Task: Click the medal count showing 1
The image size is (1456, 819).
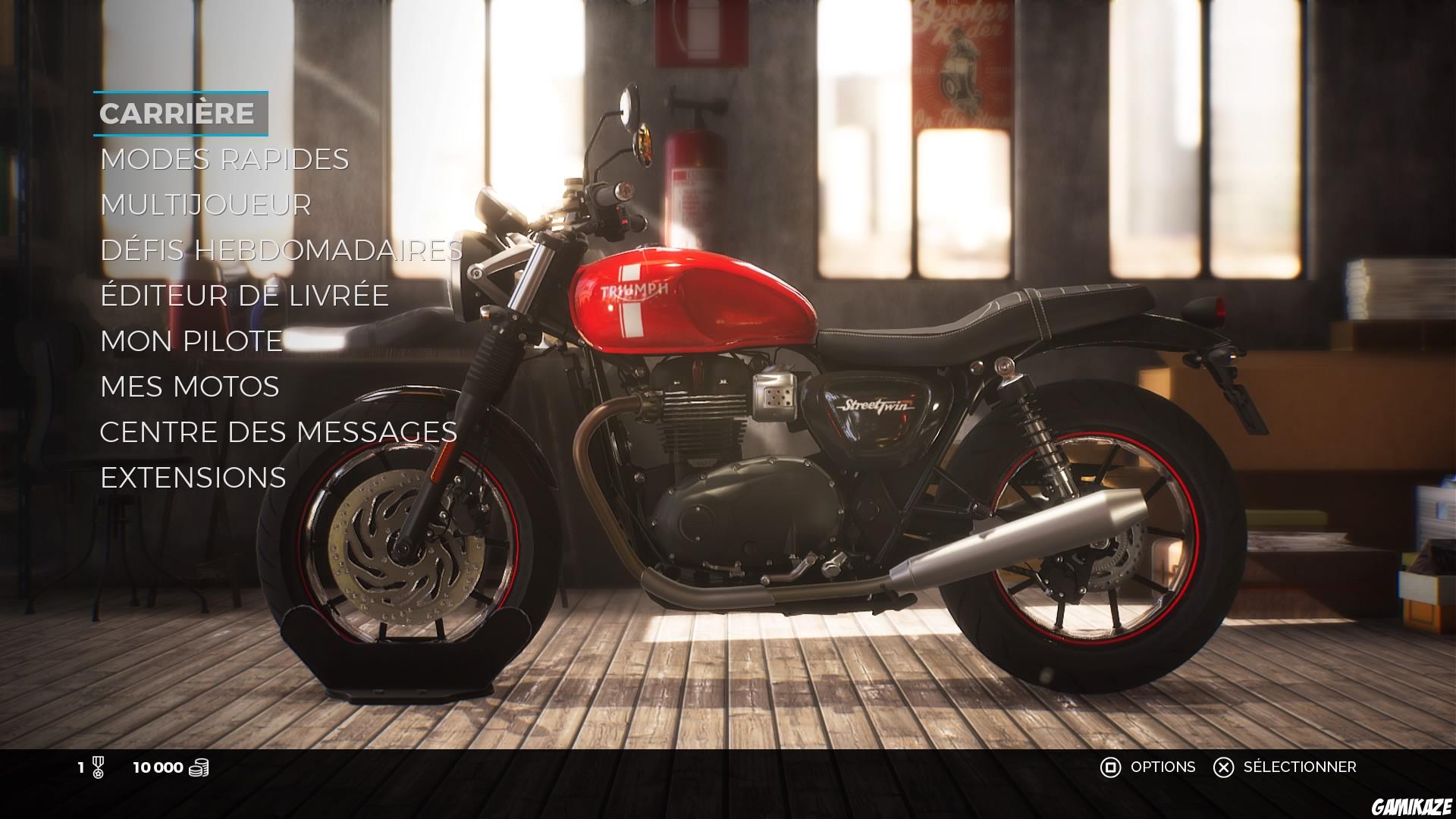Action: [x=80, y=767]
